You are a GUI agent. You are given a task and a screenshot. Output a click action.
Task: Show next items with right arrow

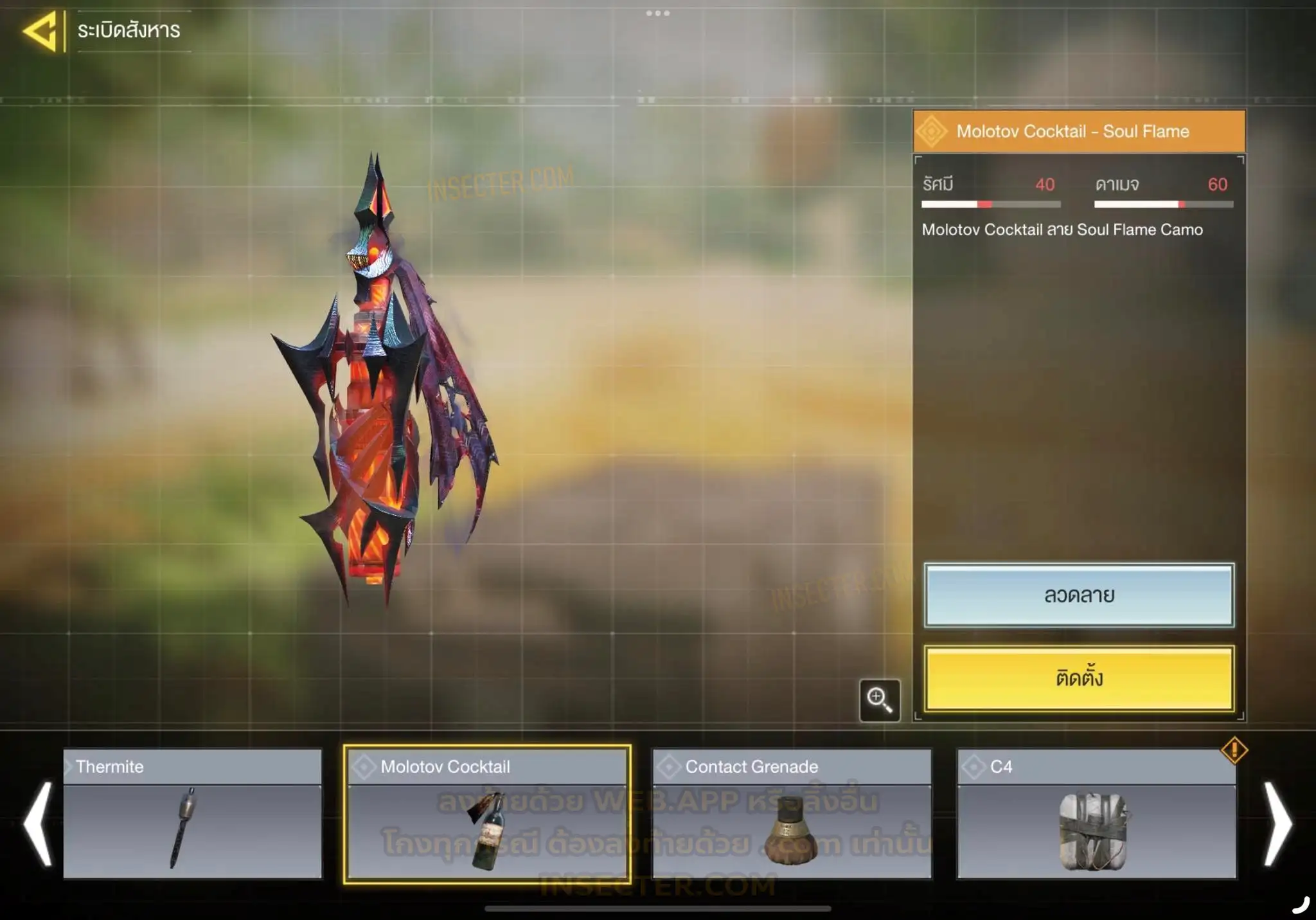tap(1277, 823)
